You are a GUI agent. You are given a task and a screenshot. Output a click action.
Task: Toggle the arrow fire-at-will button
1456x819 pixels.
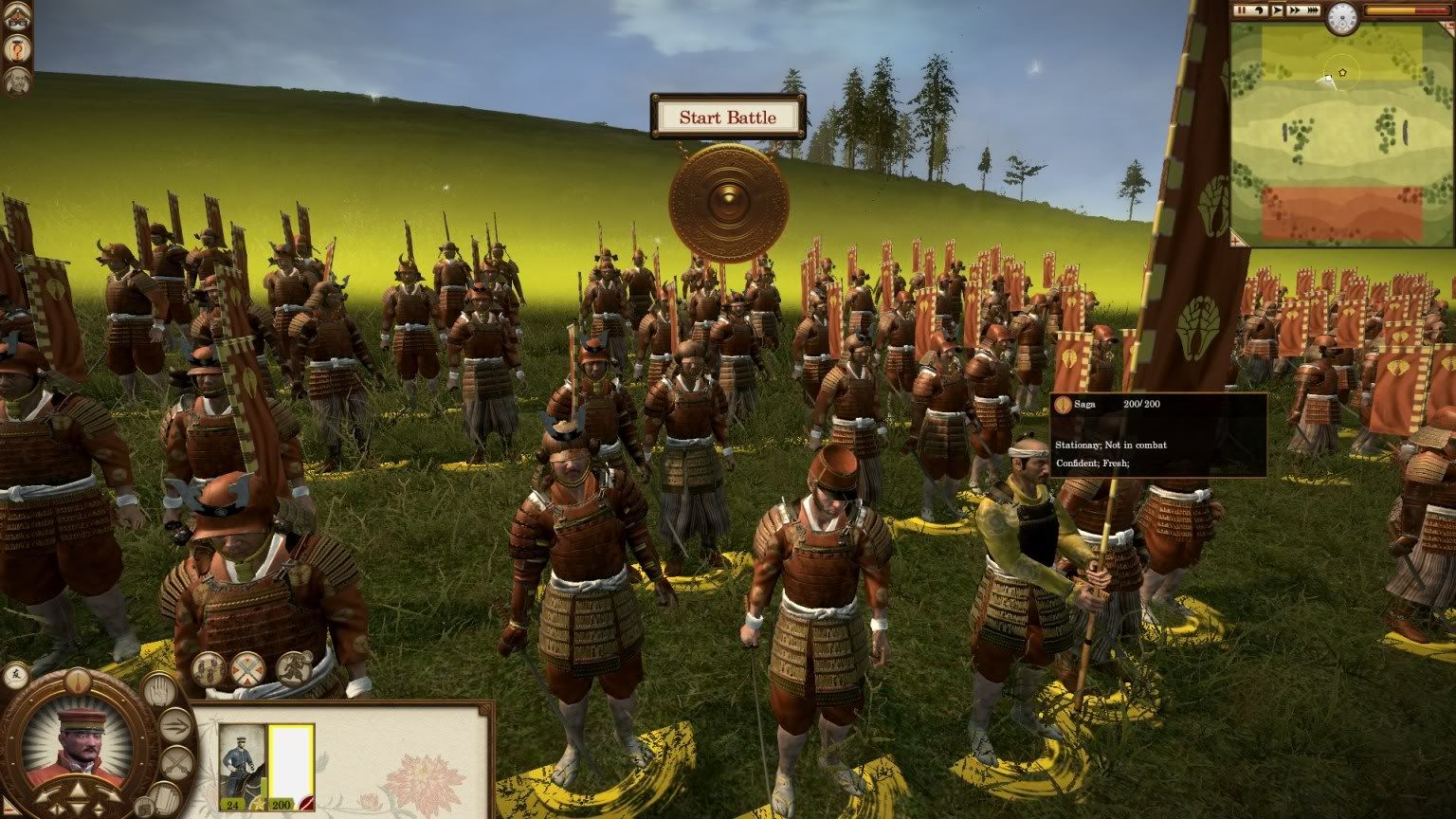click(x=177, y=727)
